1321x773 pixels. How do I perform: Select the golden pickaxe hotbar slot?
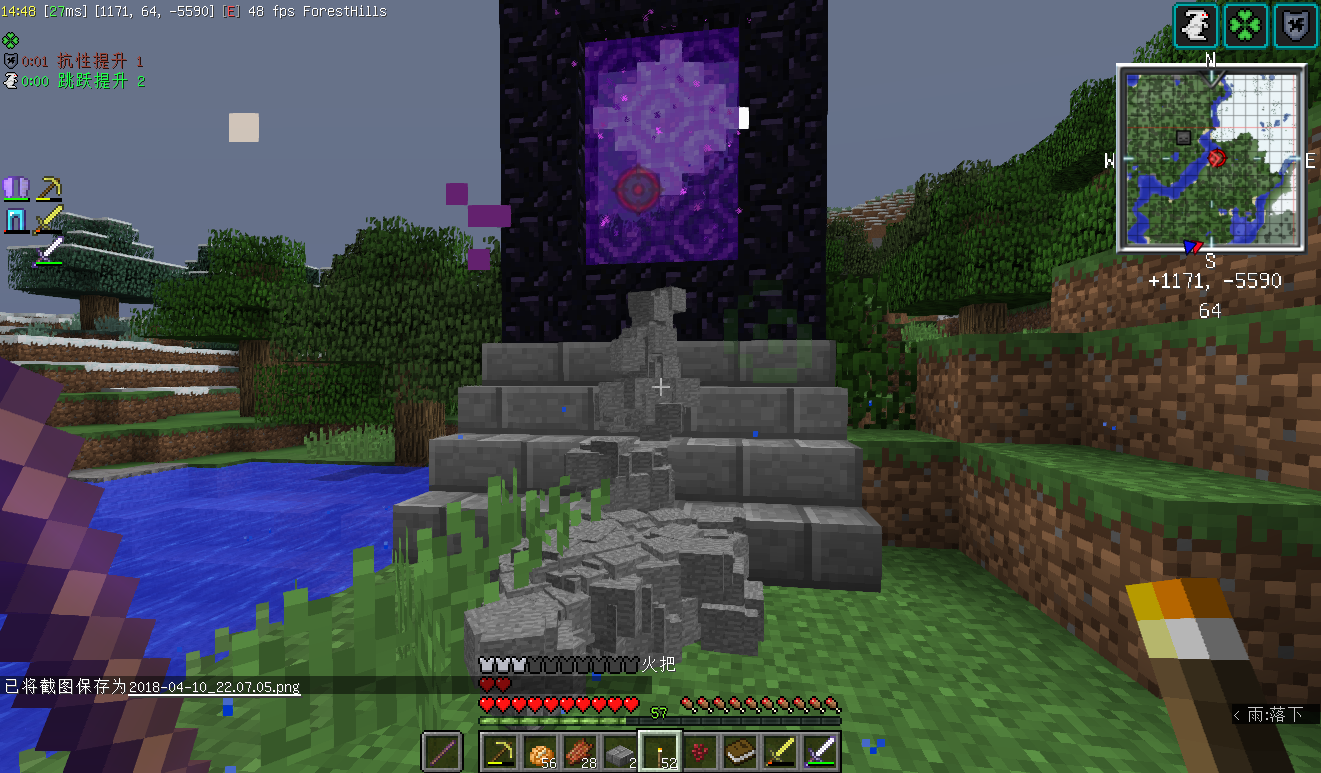tap(499, 751)
